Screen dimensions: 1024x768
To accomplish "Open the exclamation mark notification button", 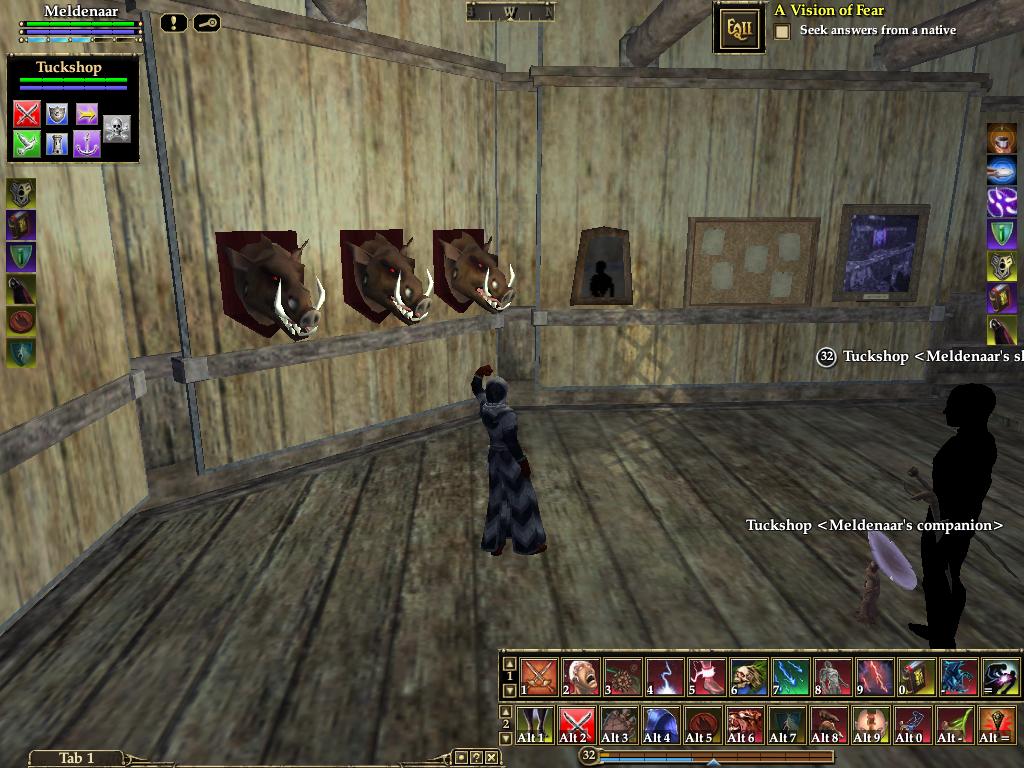I will tap(173, 22).
